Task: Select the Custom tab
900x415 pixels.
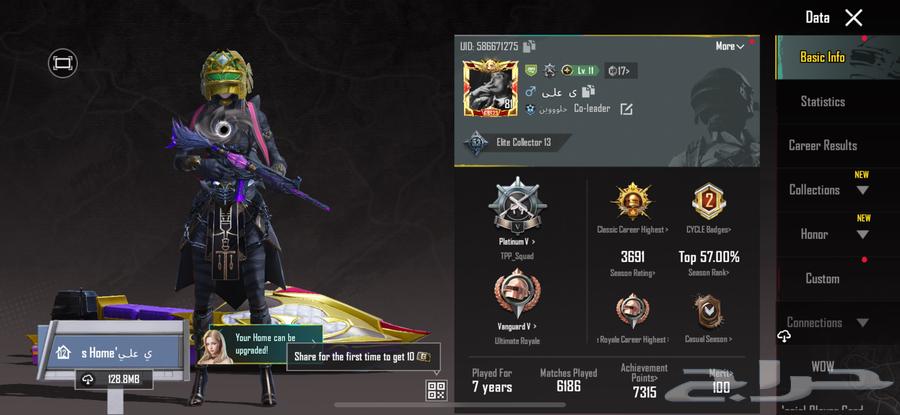Action: (822, 278)
